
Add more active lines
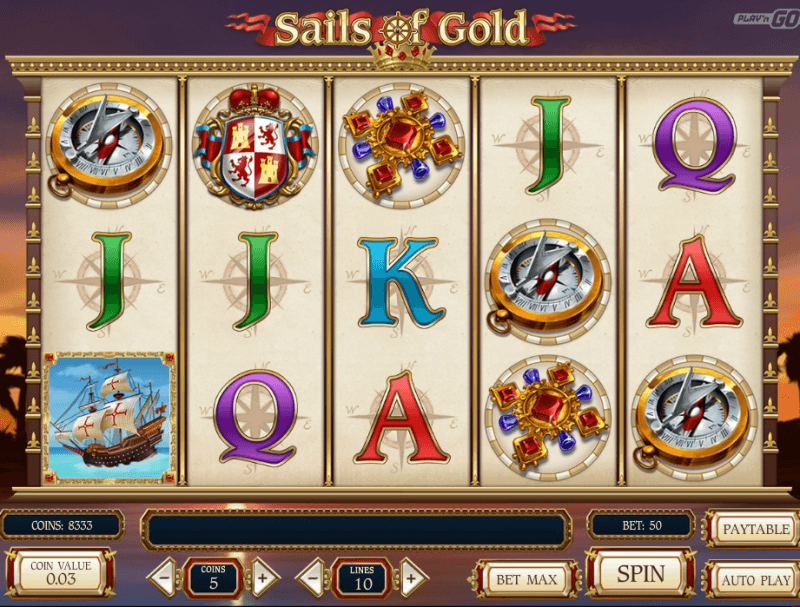point(410,577)
